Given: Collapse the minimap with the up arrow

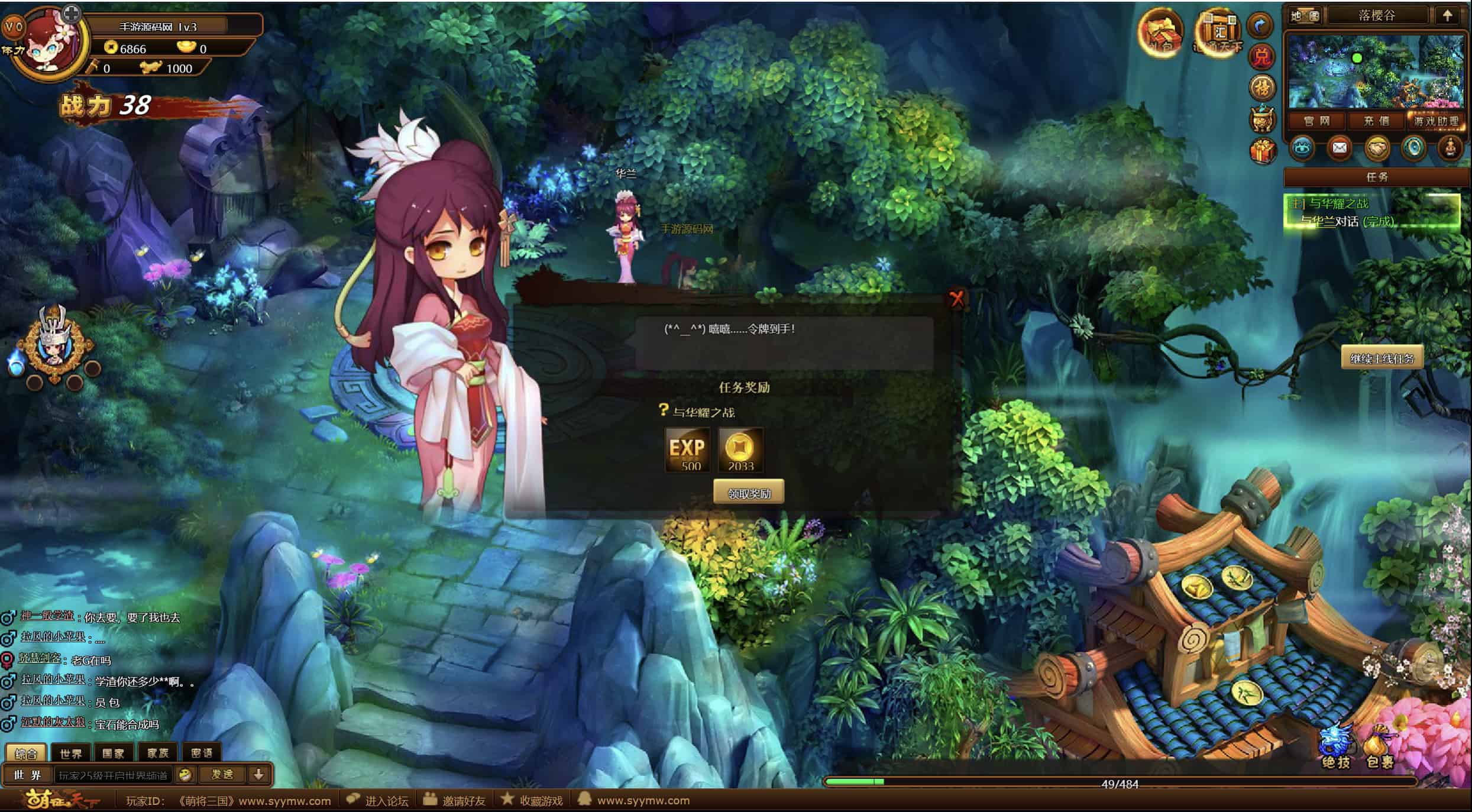Looking at the screenshot, I should [x=1447, y=16].
